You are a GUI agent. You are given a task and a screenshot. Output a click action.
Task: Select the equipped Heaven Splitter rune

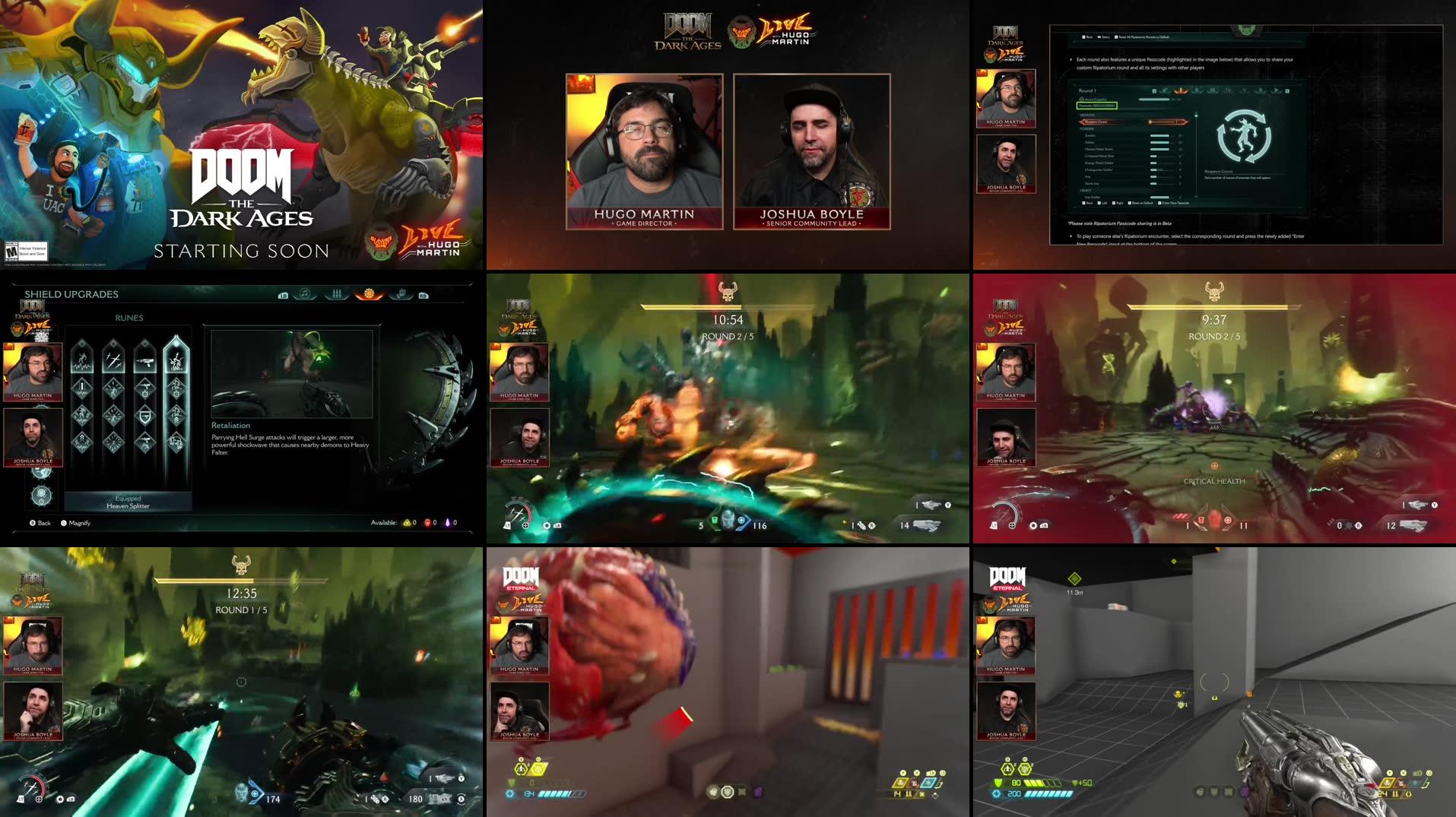(128, 503)
